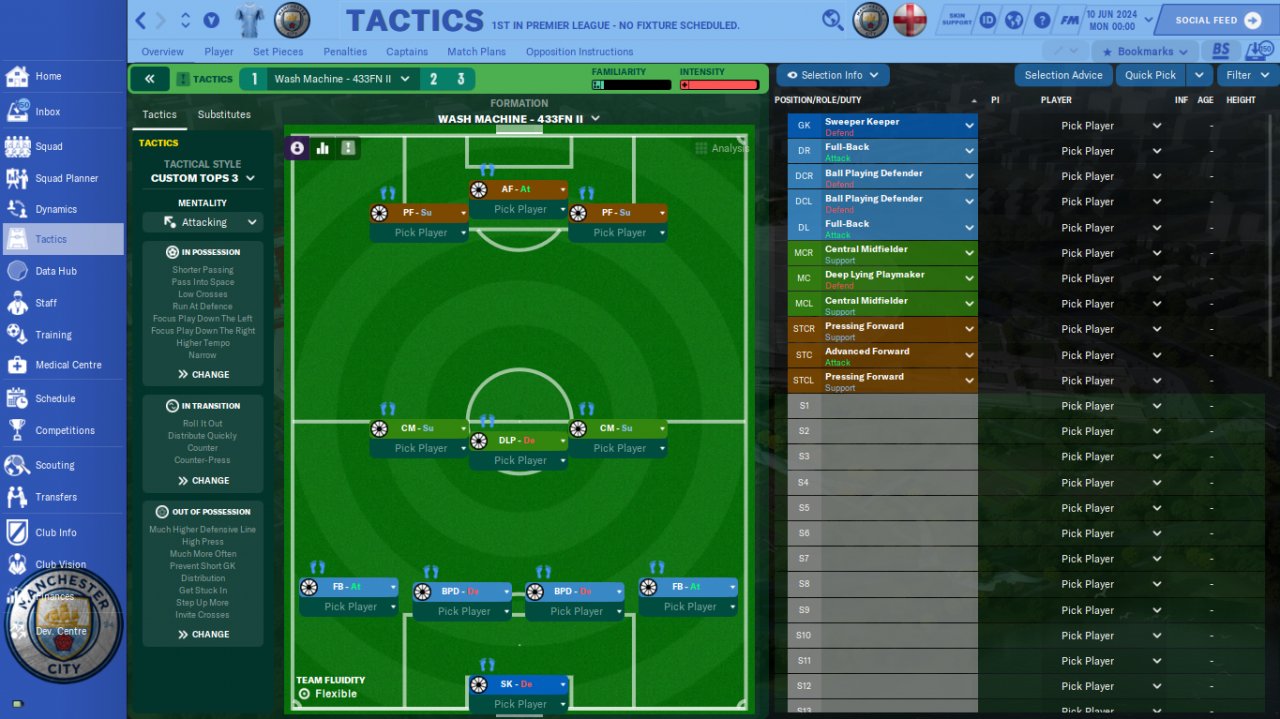1280x719 pixels.
Task: Open Selection Advice
Action: tap(1063, 75)
